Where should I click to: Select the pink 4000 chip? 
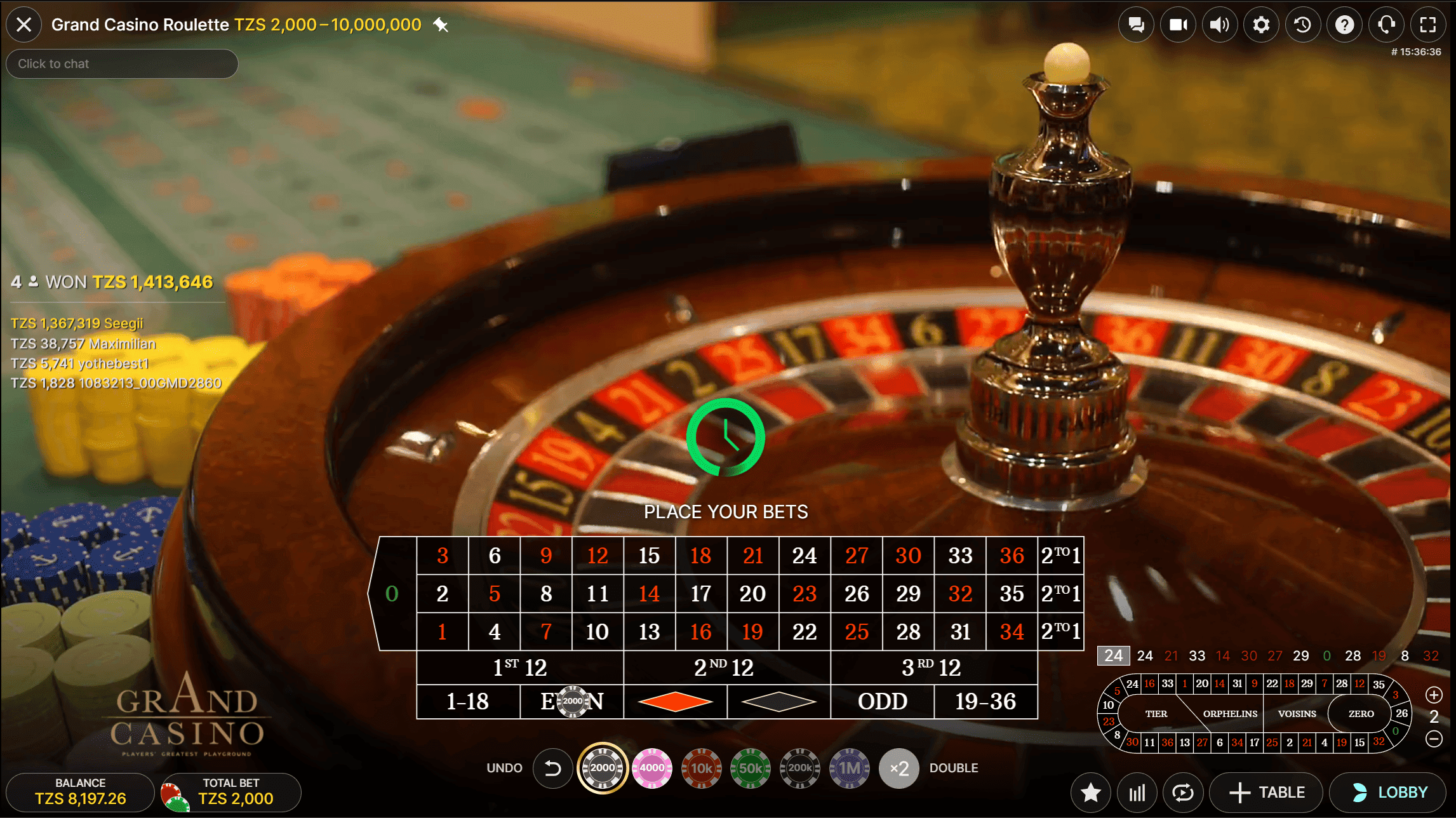click(x=650, y=768)
